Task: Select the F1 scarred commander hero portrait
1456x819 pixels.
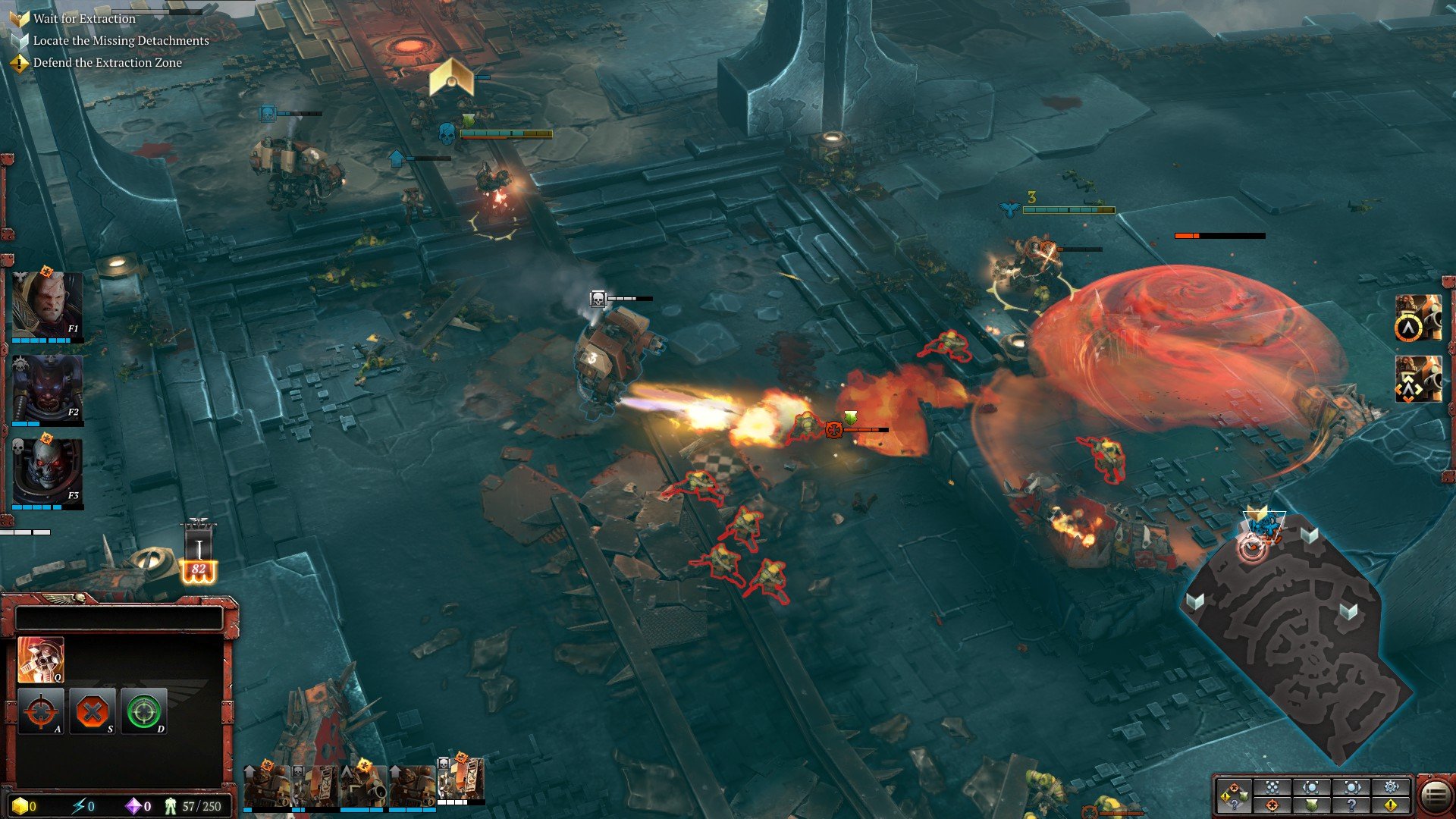Action: pyautogui.click(x=47, y=303)
